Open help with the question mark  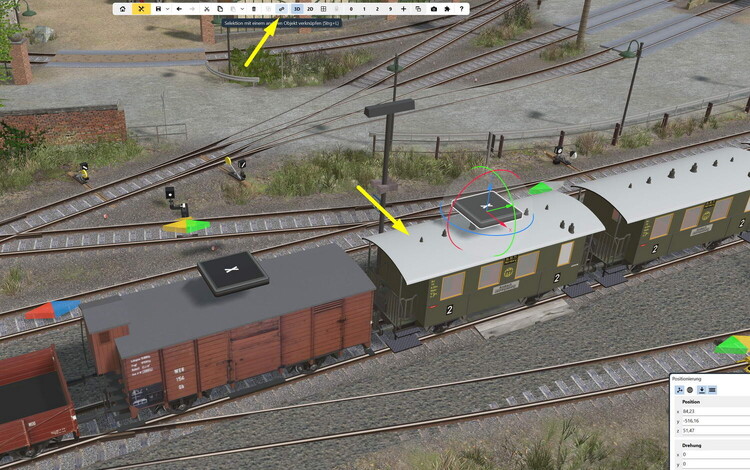tap(461, 9)
